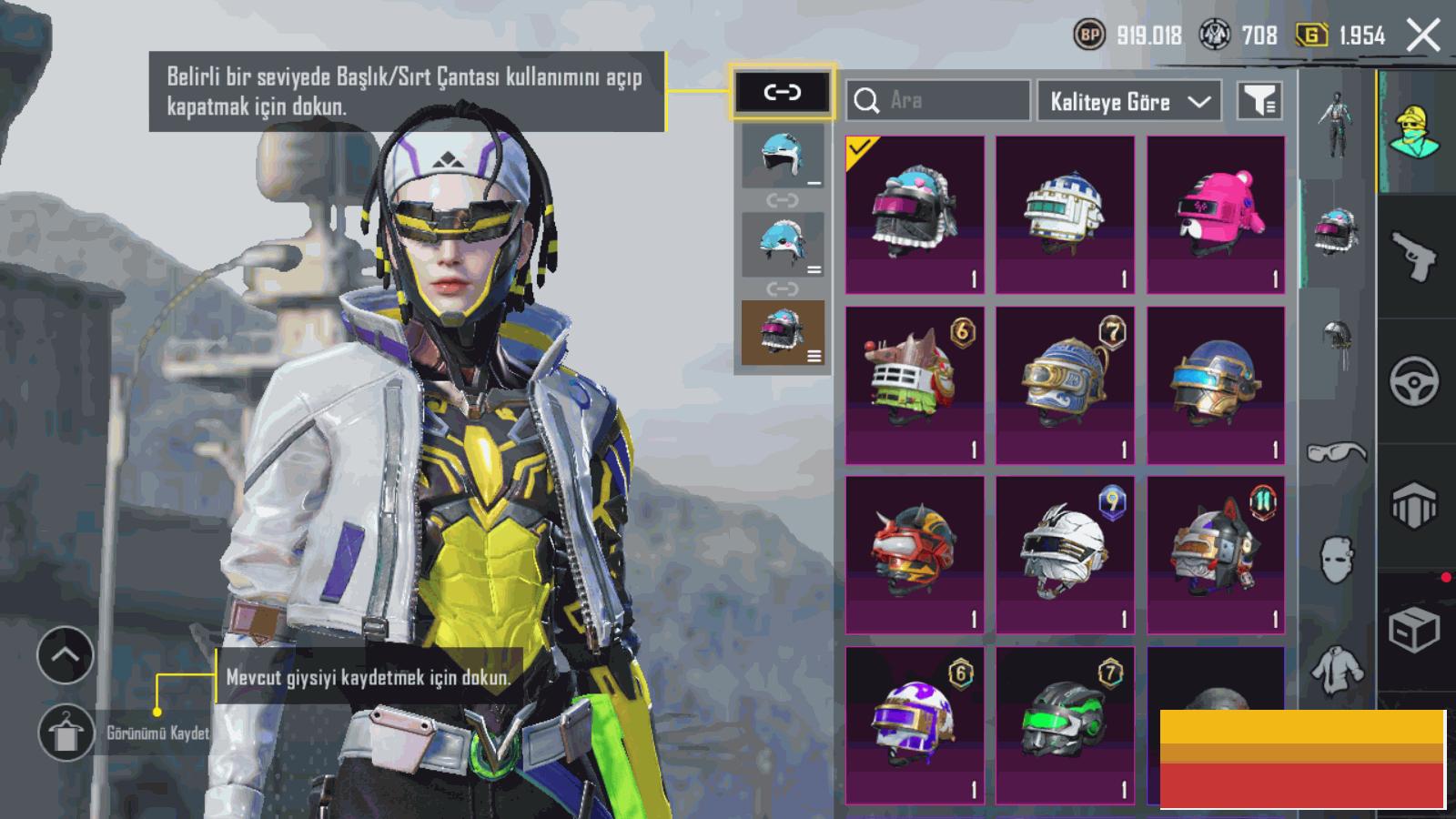This screenshot has height=819, width=1456.
Task: Open the steering wheel vehicles tab
Action: 1414,380
